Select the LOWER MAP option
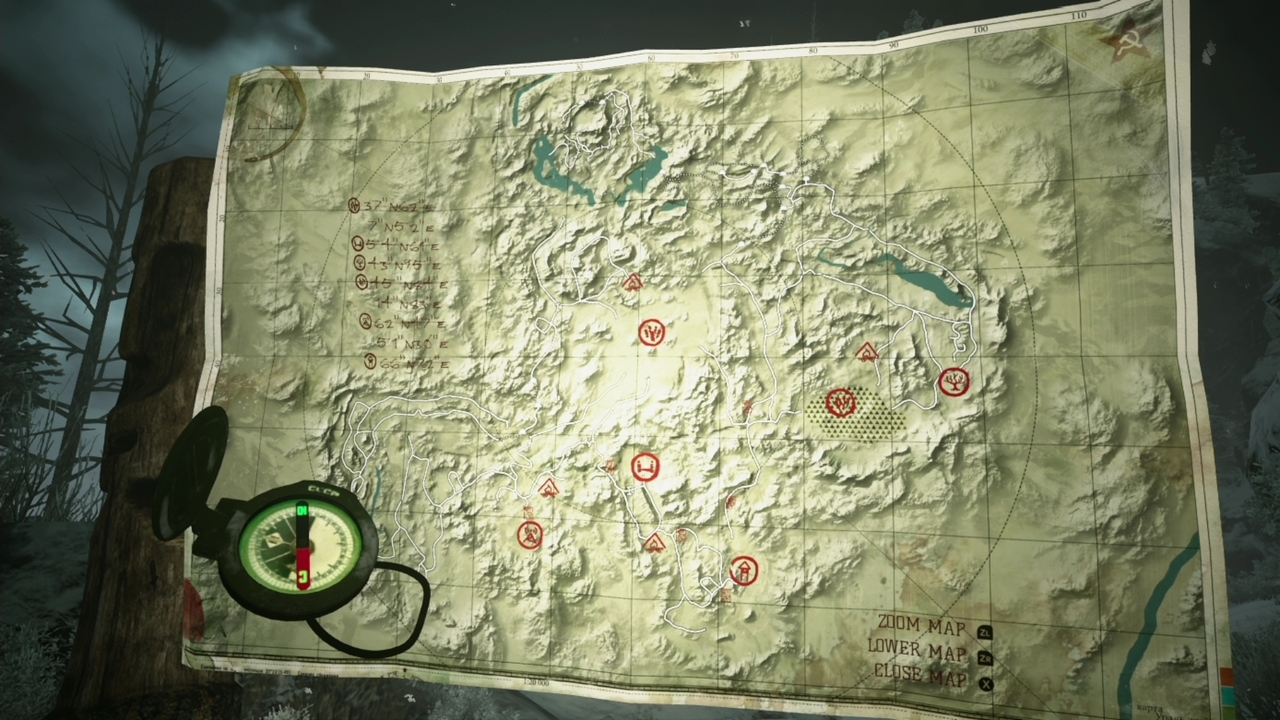Viewport: 1280px width, 720px height. pyautogui.click(x=917, y=651)
